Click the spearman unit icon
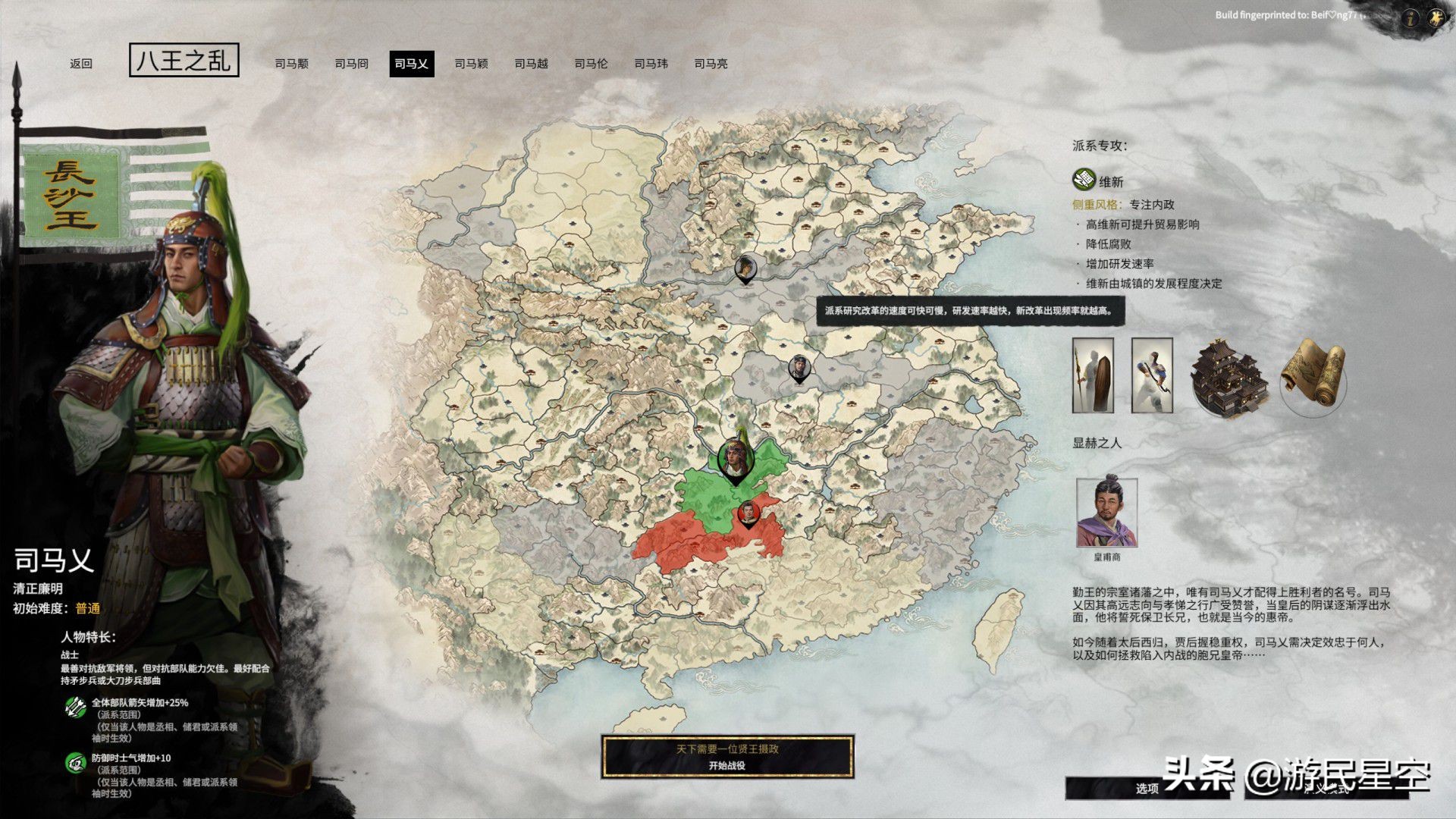Viewport: 1456px width, 819px height. pyautogui.click(x=1092, y=373)
